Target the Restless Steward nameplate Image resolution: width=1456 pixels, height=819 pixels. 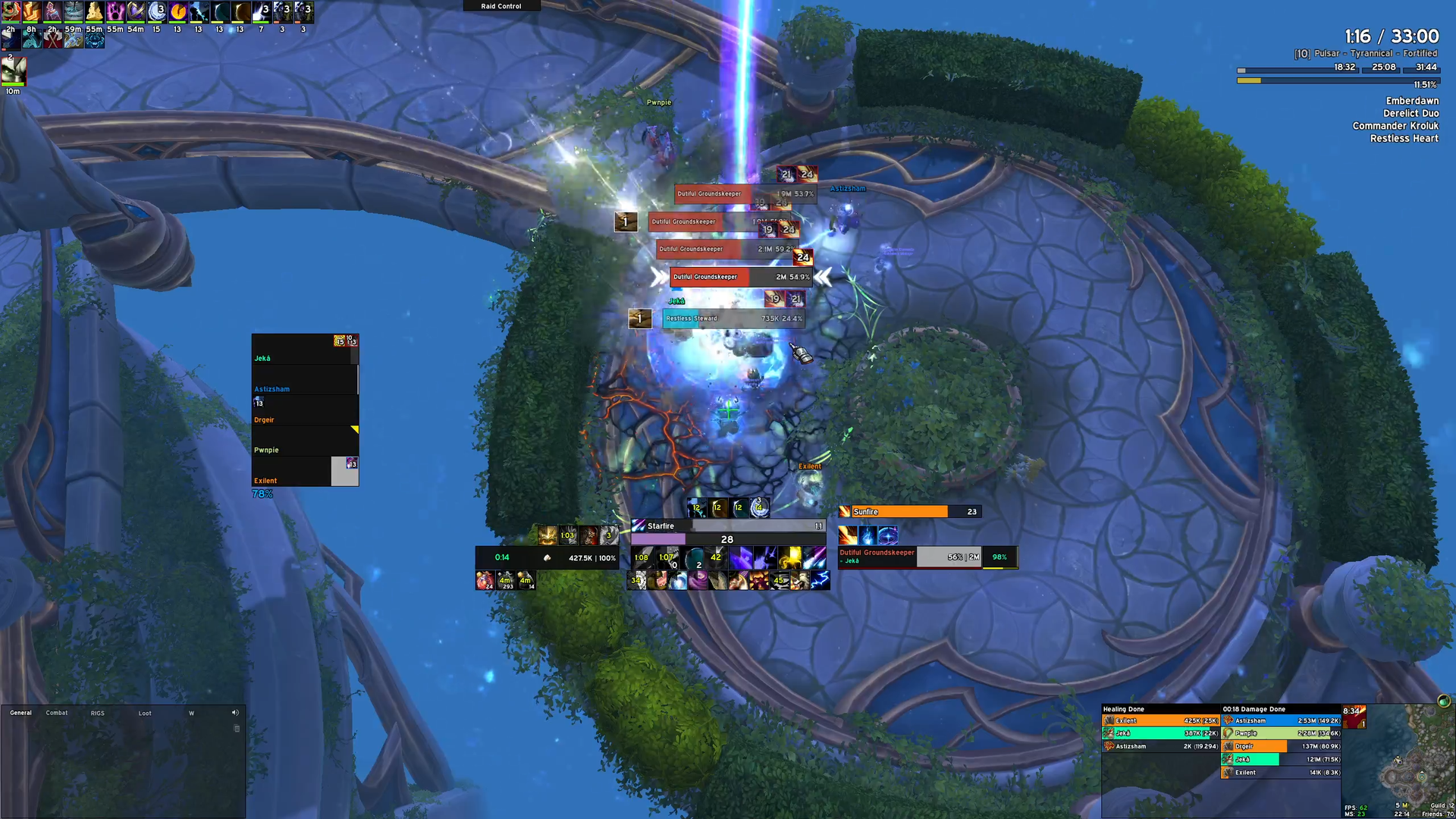pyautogui.click(x=733, y=318)
